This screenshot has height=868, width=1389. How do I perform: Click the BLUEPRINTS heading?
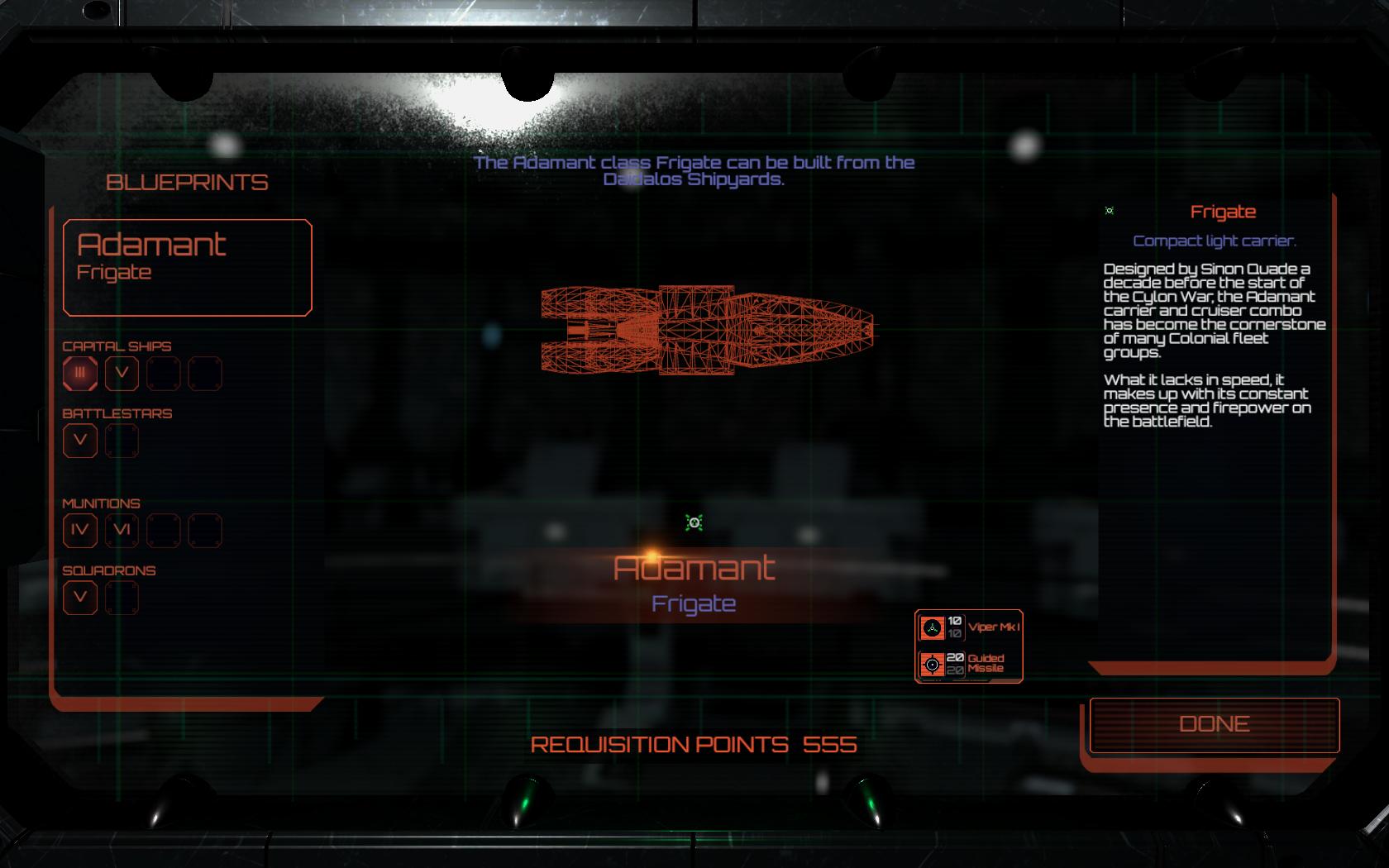(189, 183)
